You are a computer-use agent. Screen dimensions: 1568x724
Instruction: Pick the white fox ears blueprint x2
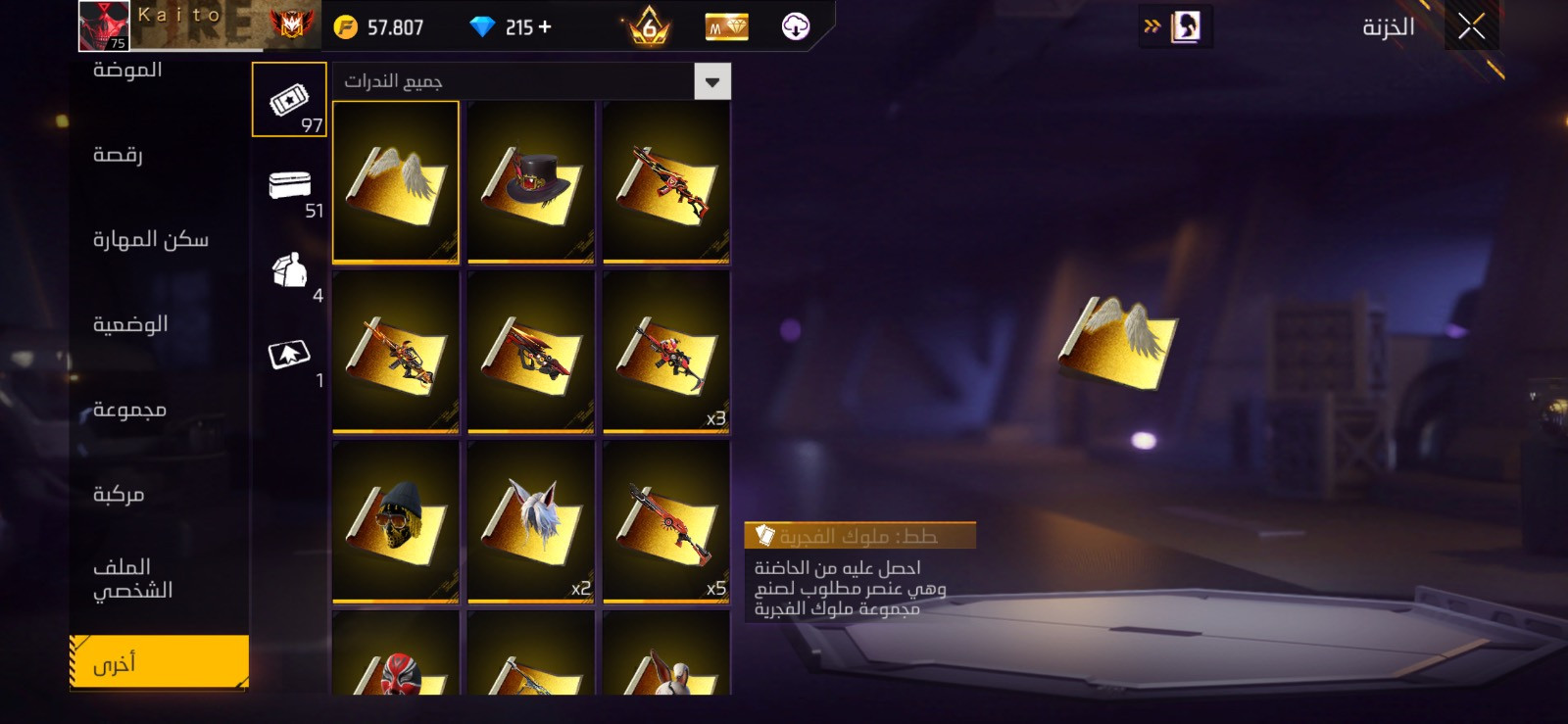531,521
